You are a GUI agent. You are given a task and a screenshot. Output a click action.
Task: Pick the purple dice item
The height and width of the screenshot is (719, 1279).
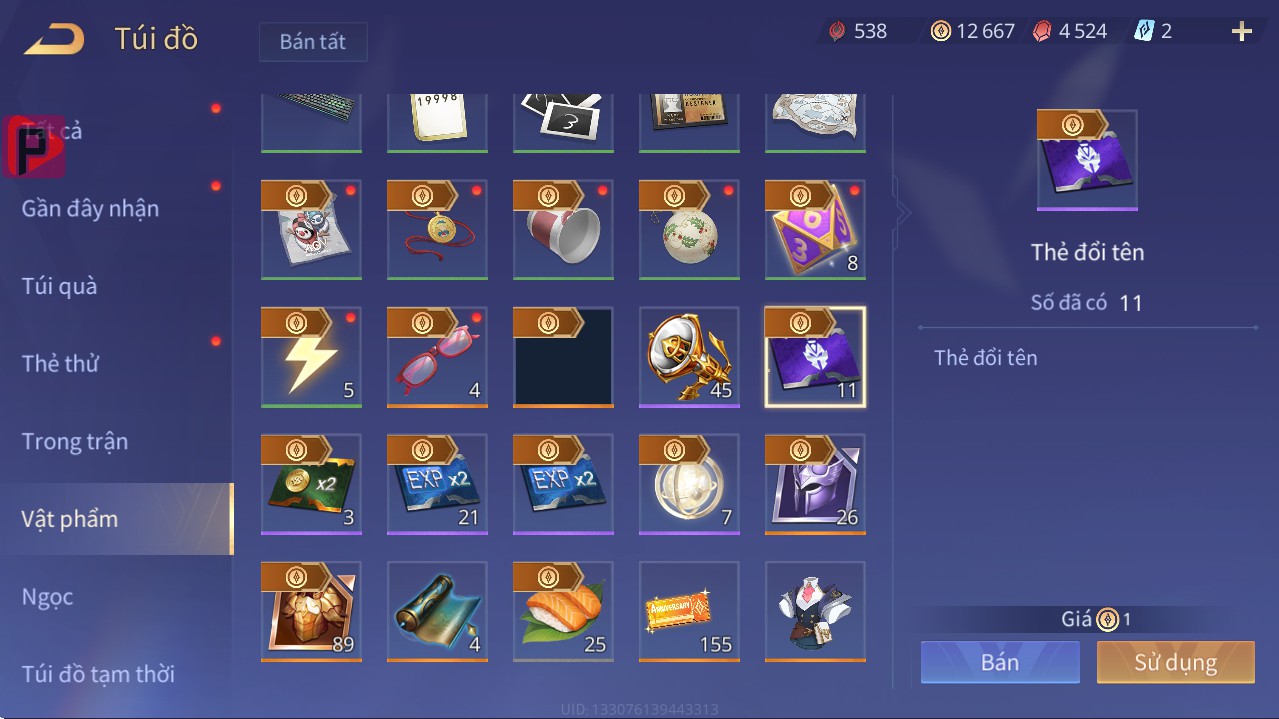click(815, 230)
